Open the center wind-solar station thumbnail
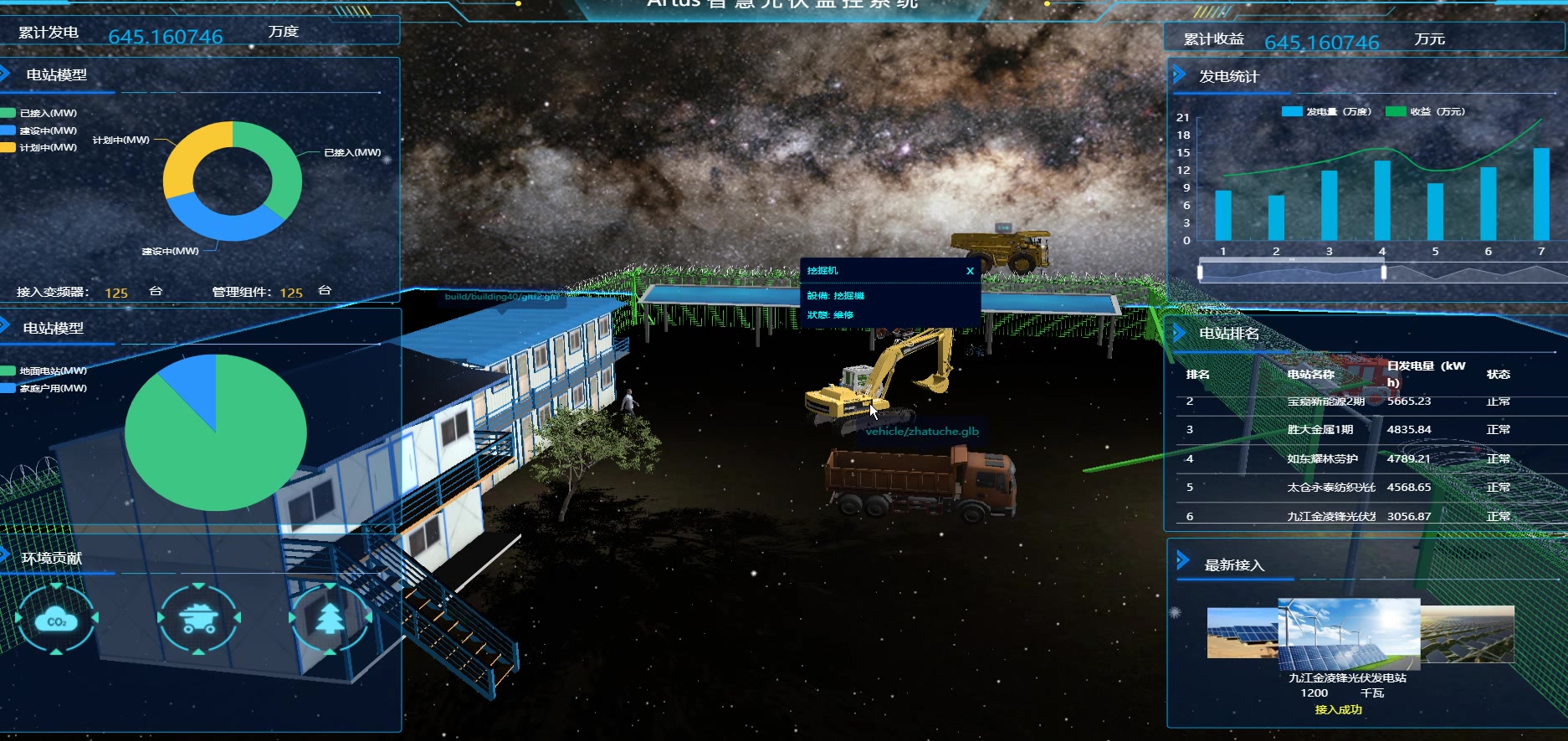Screen dimensions: 1568x741 click(1348, 634)
